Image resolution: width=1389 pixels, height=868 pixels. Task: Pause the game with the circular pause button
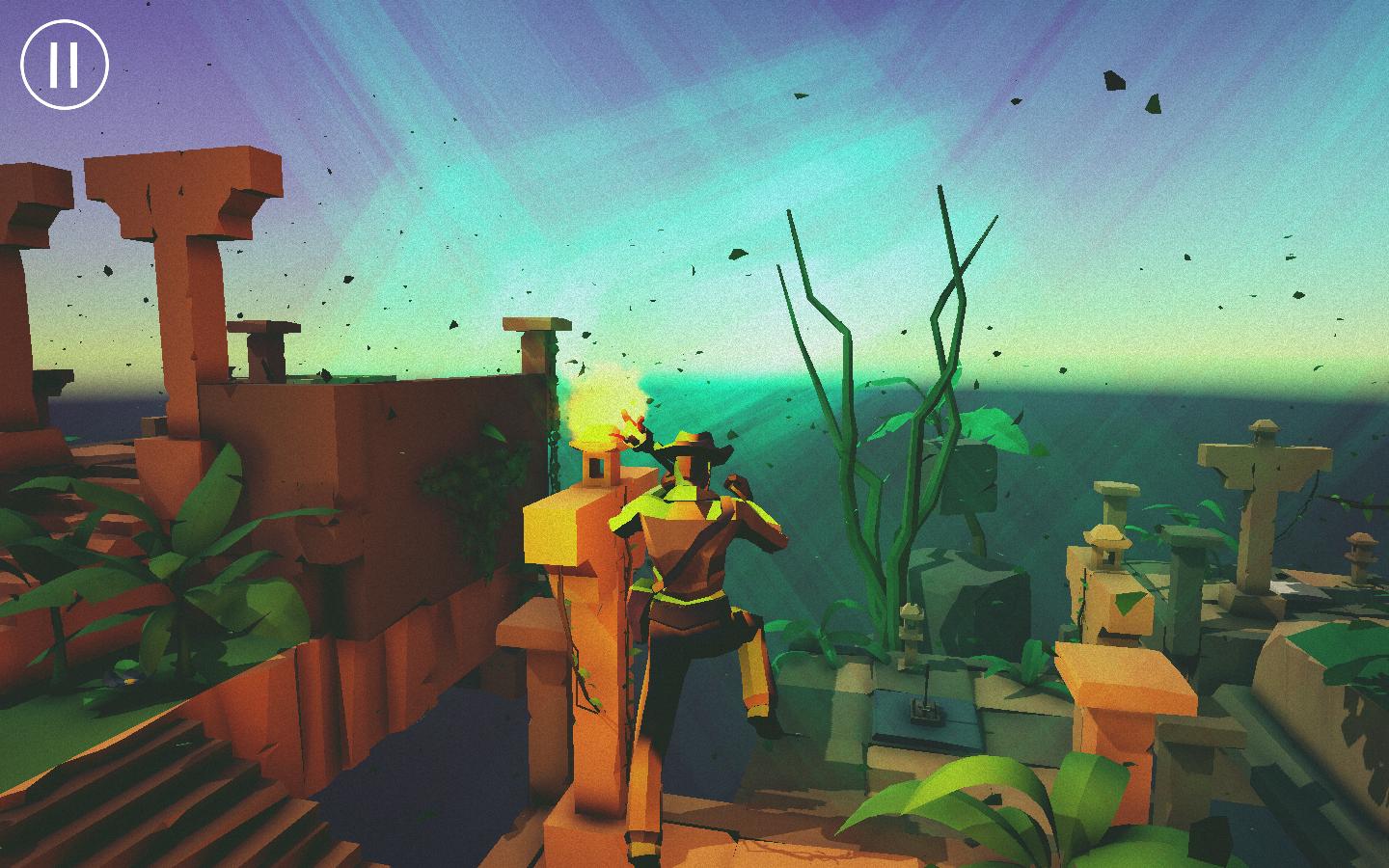(65, 64)
